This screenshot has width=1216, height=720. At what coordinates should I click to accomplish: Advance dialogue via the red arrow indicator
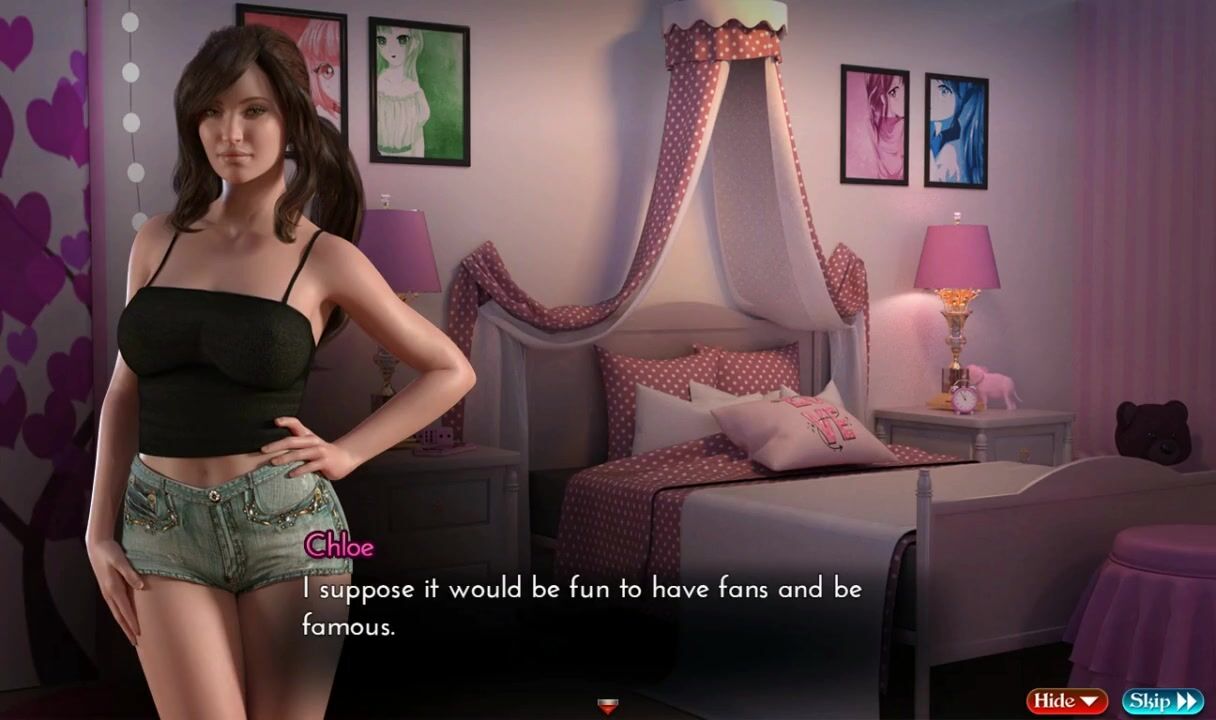pos(607,706)
